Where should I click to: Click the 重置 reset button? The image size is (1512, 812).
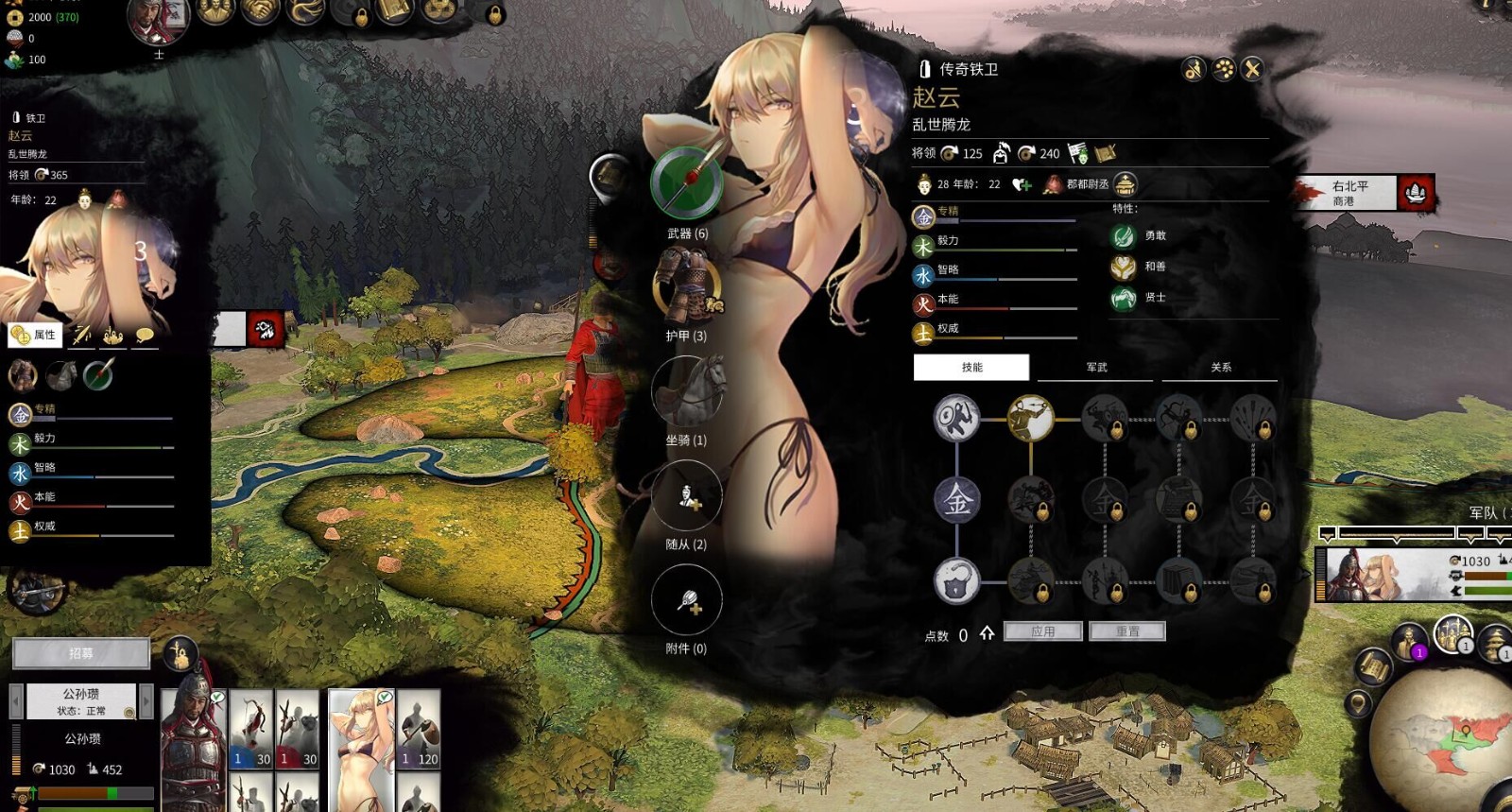[1127, 631]
